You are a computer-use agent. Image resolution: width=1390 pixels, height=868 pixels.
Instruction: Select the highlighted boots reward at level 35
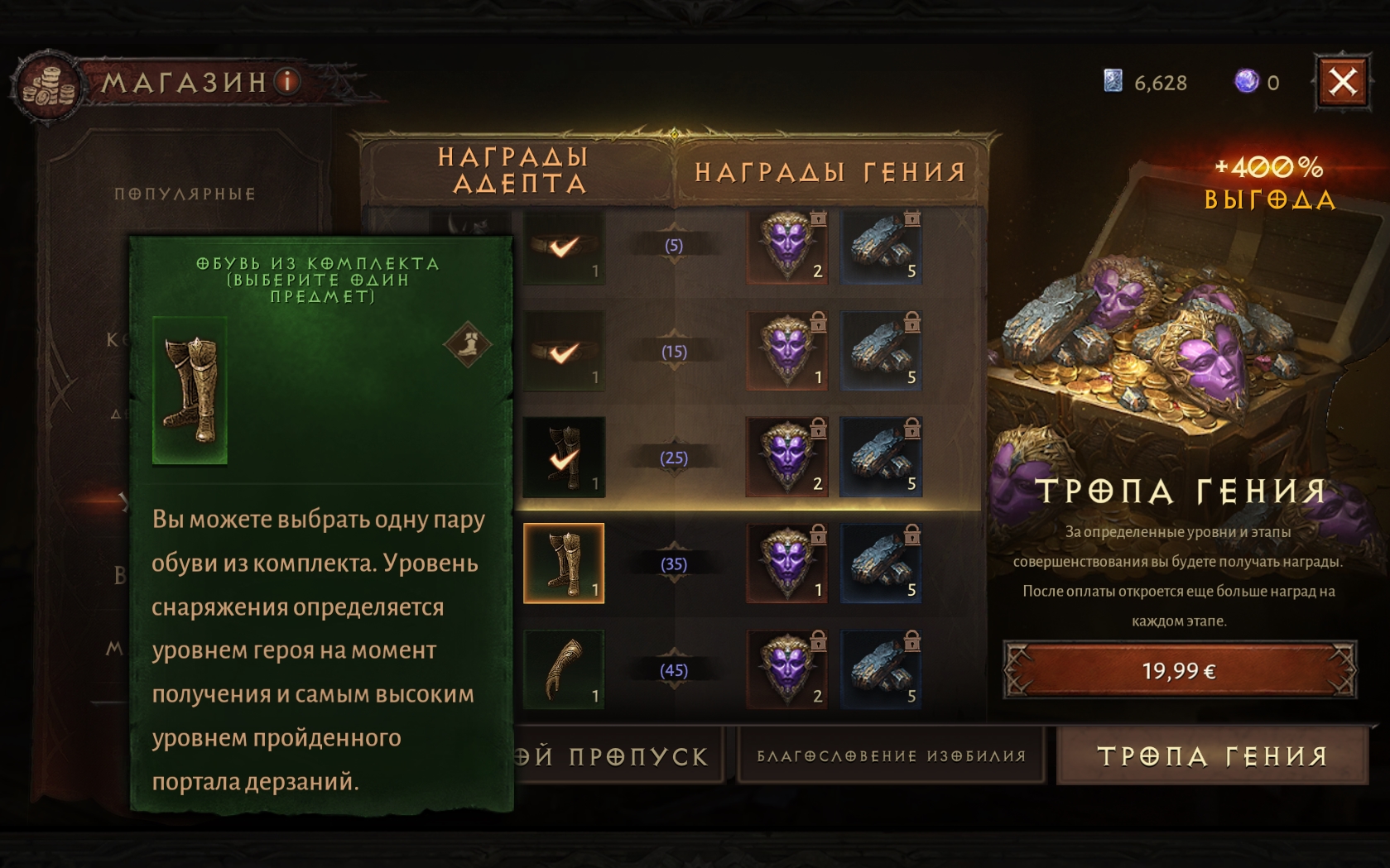564,563
